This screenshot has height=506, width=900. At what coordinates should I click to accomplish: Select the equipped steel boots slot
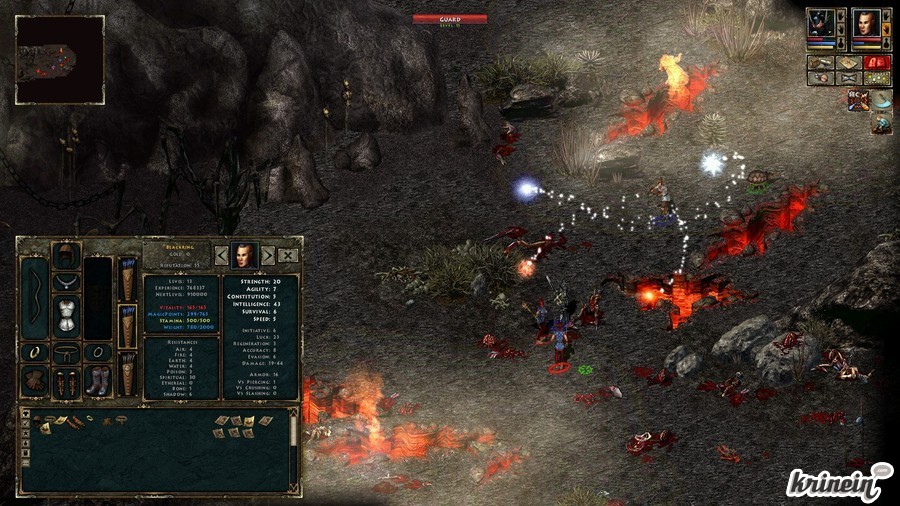pyautogui.click(x=97, y=381)
